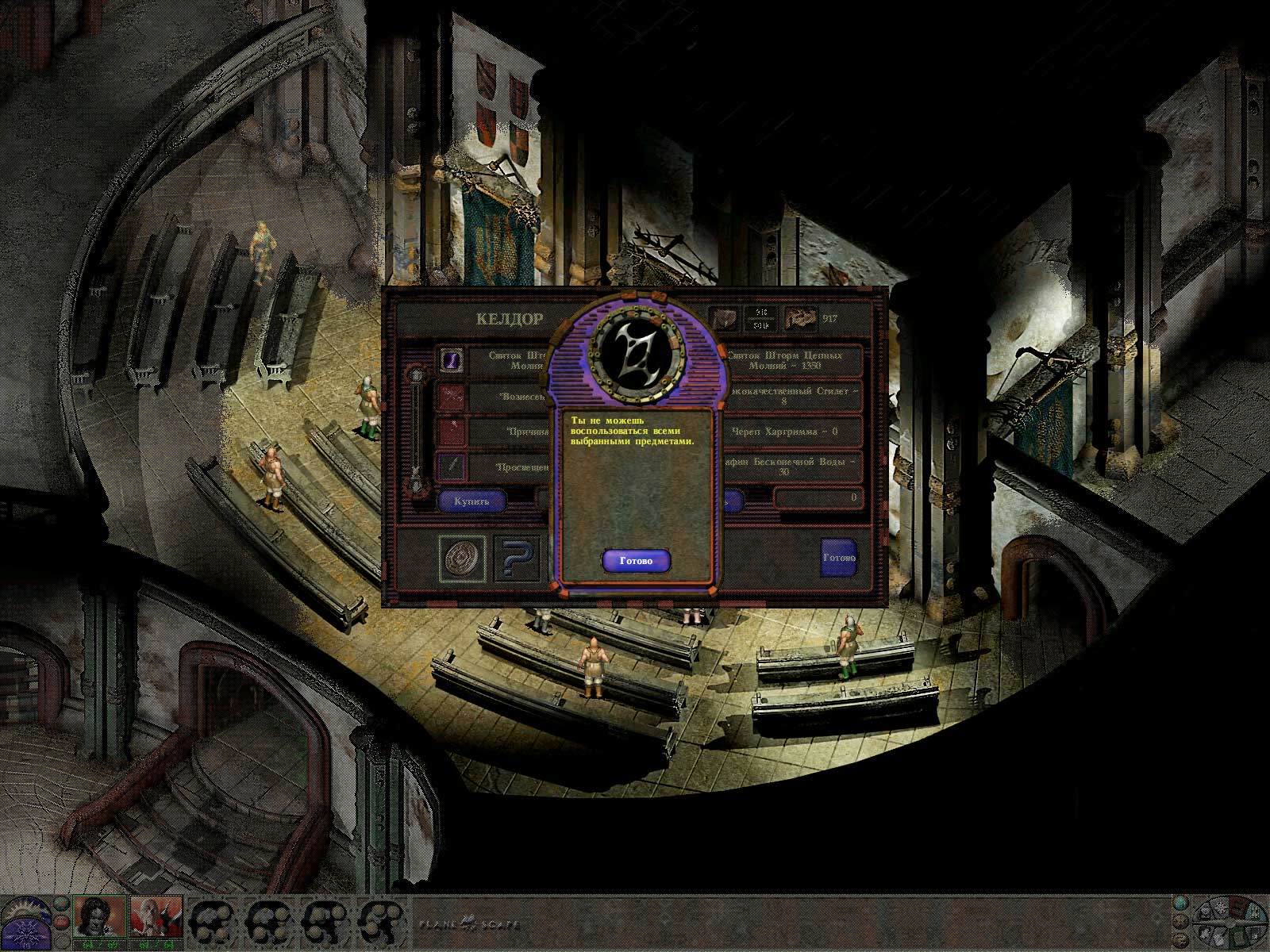The width and height of the screenshot is (1270, 952).
Task: Choose the Стилет item row priced 8
Action: click(x=794, y=396)
